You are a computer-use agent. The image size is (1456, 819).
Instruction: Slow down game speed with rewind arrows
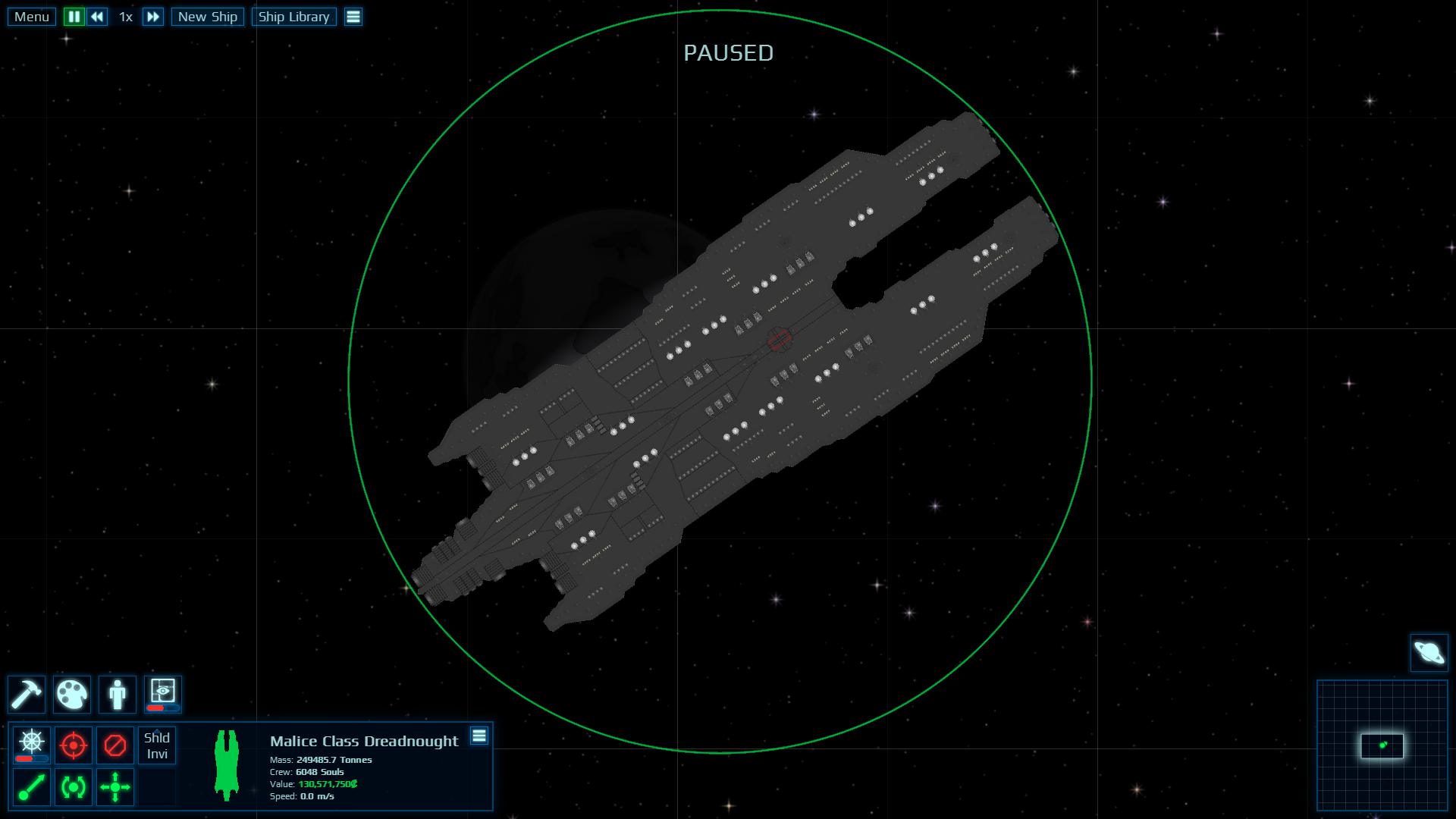[x=97, y=17]
